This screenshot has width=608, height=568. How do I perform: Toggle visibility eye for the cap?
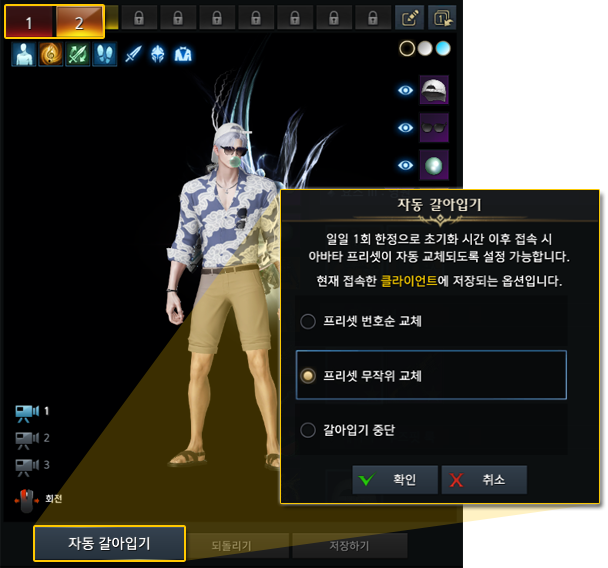point(404,90)
